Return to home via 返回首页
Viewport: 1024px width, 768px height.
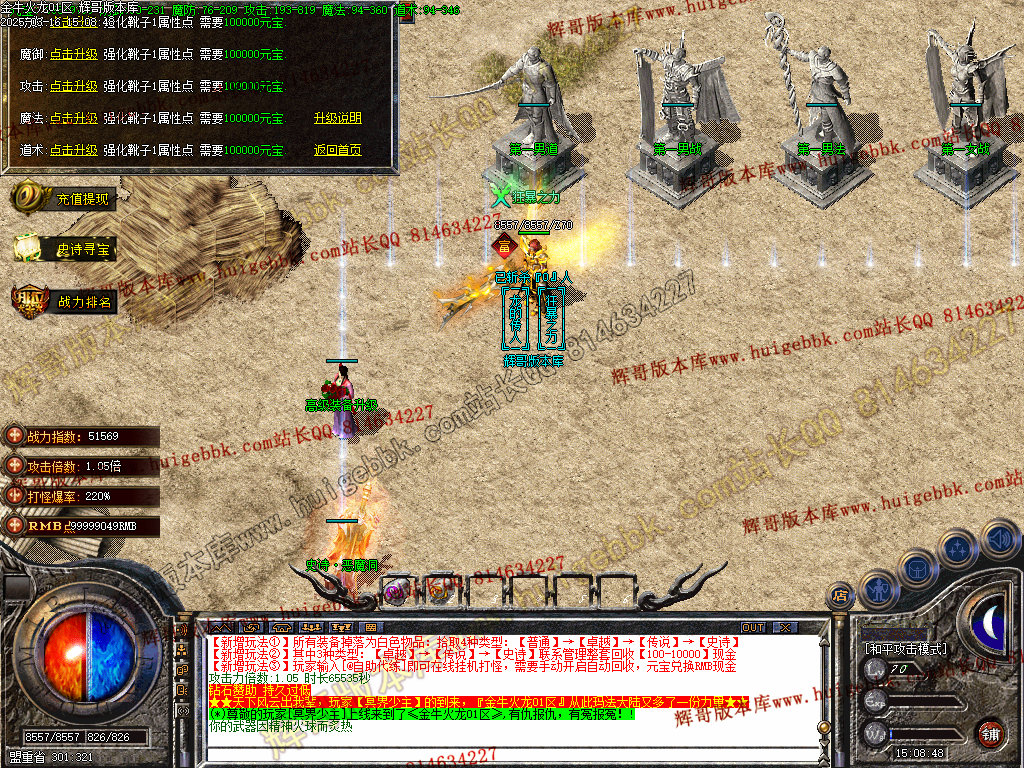(x=337, y=150)
